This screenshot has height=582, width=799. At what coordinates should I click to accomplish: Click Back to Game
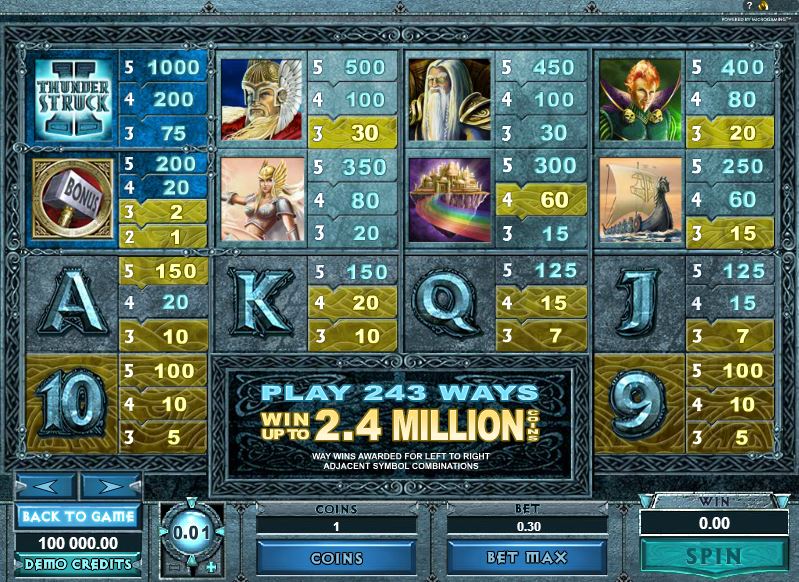(77, 516)
